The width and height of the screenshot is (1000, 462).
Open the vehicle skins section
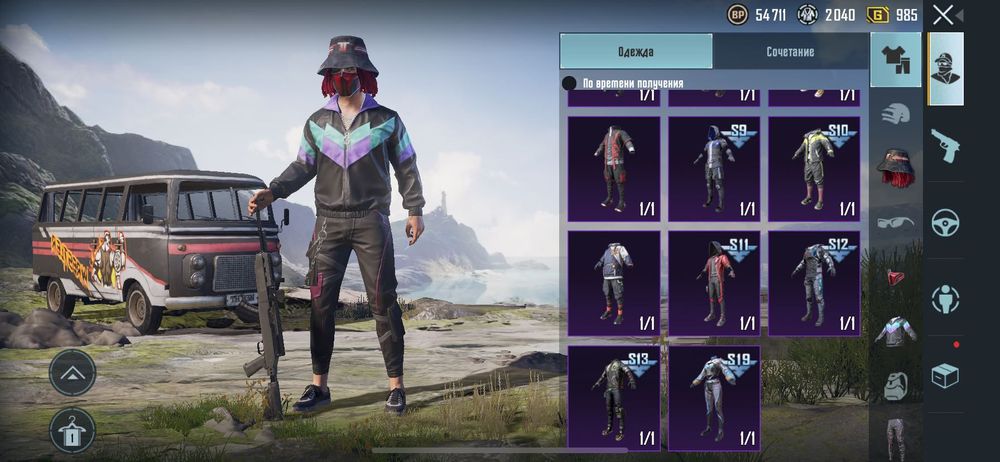click(x=945, y=222)
